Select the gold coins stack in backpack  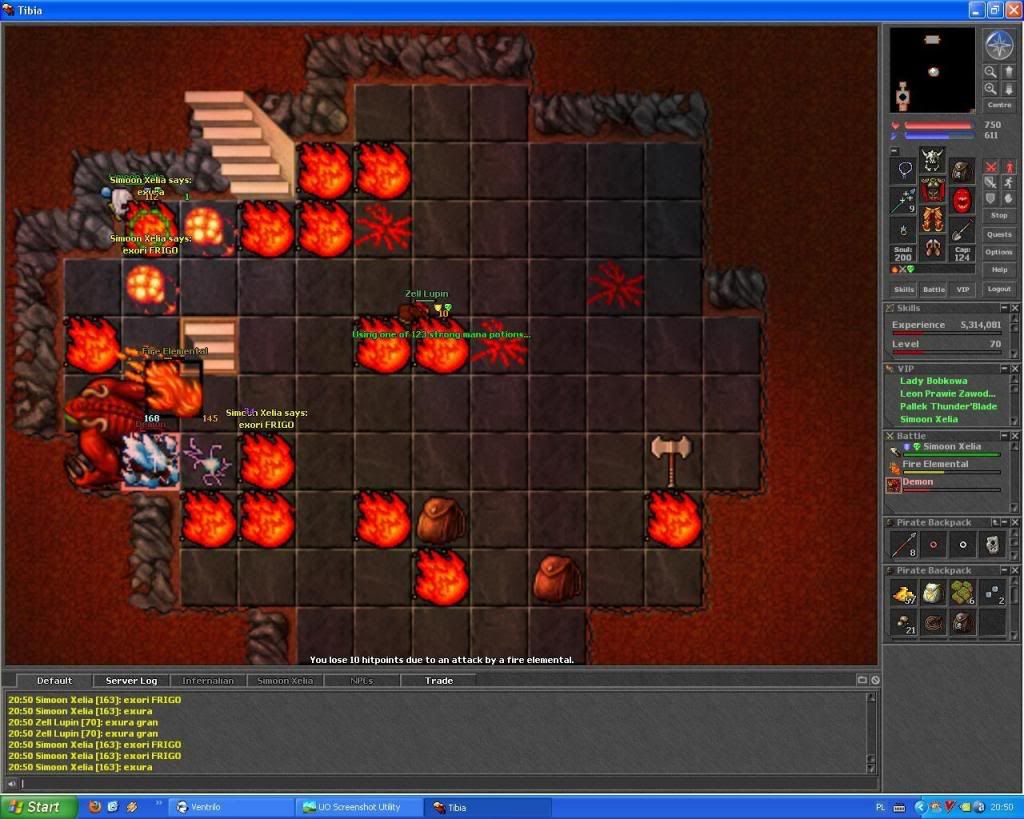tap(904, 593)
